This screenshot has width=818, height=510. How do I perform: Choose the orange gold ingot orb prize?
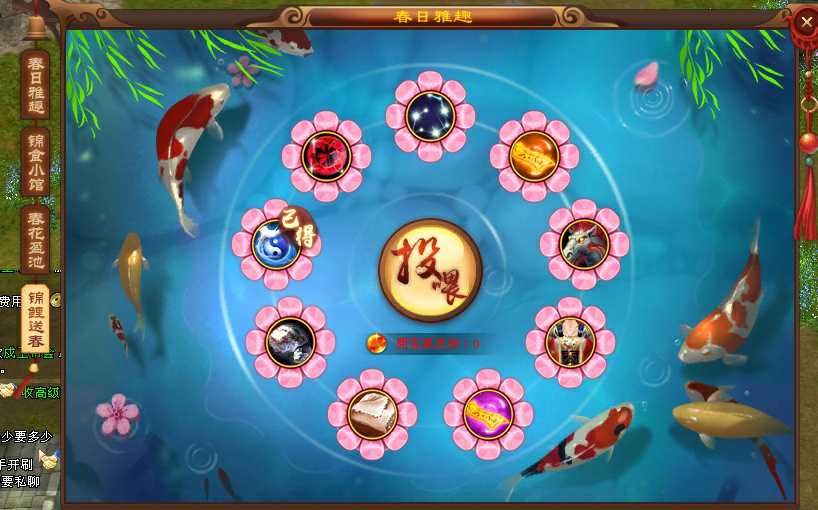[534, 156]
